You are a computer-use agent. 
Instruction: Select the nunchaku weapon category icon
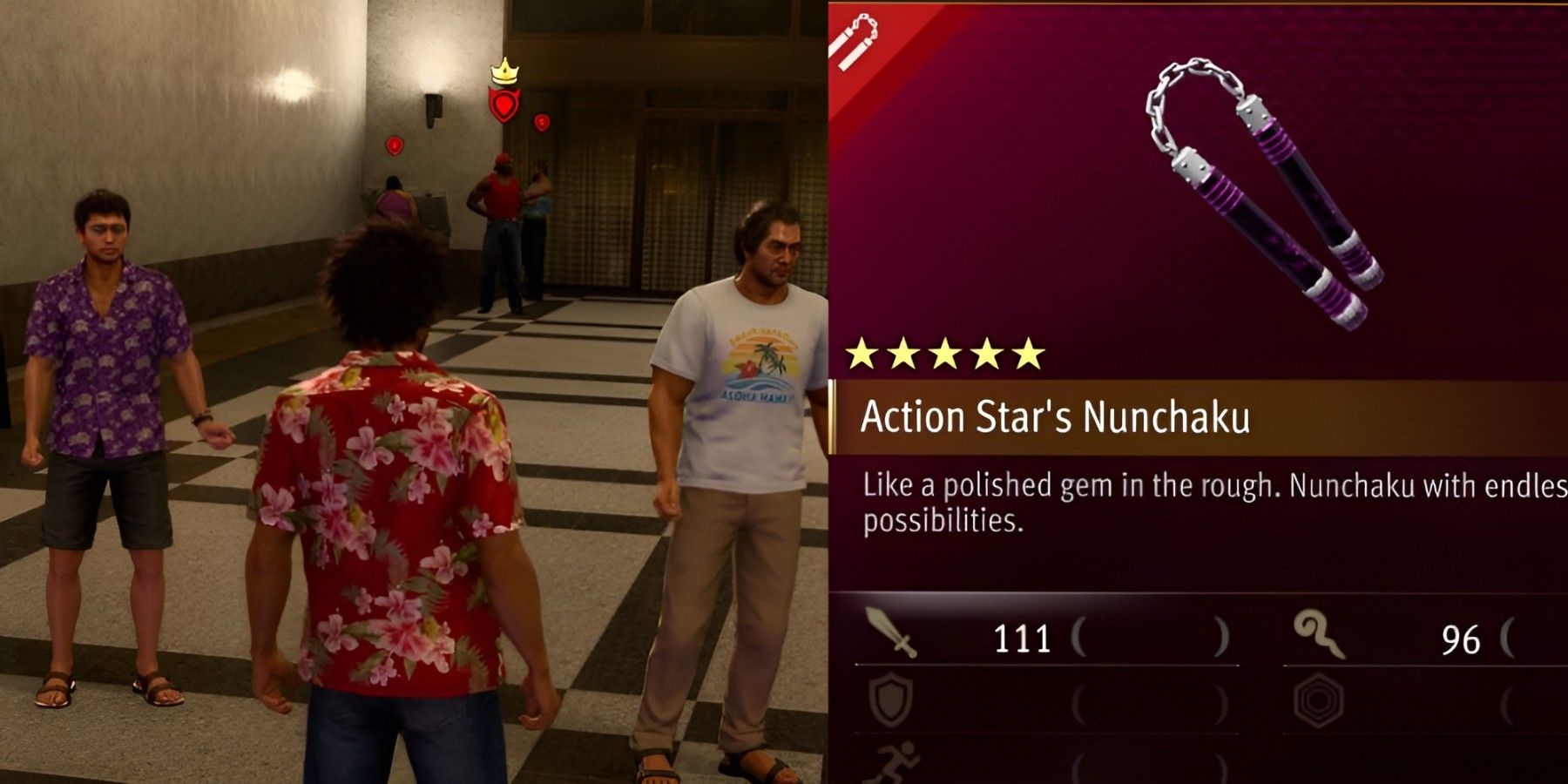click(858, 39)
